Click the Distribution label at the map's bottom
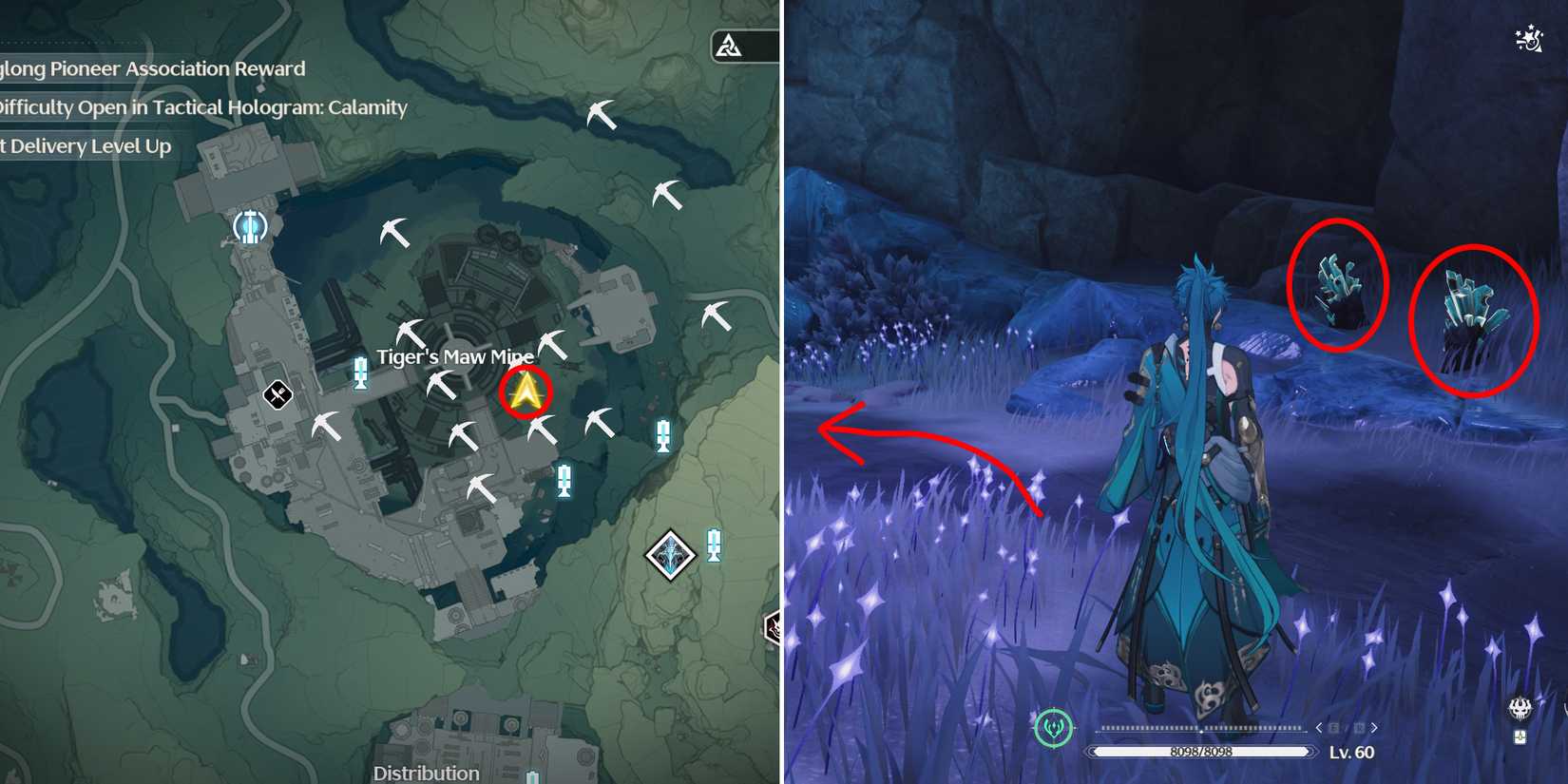 click(x=427, y=773)
